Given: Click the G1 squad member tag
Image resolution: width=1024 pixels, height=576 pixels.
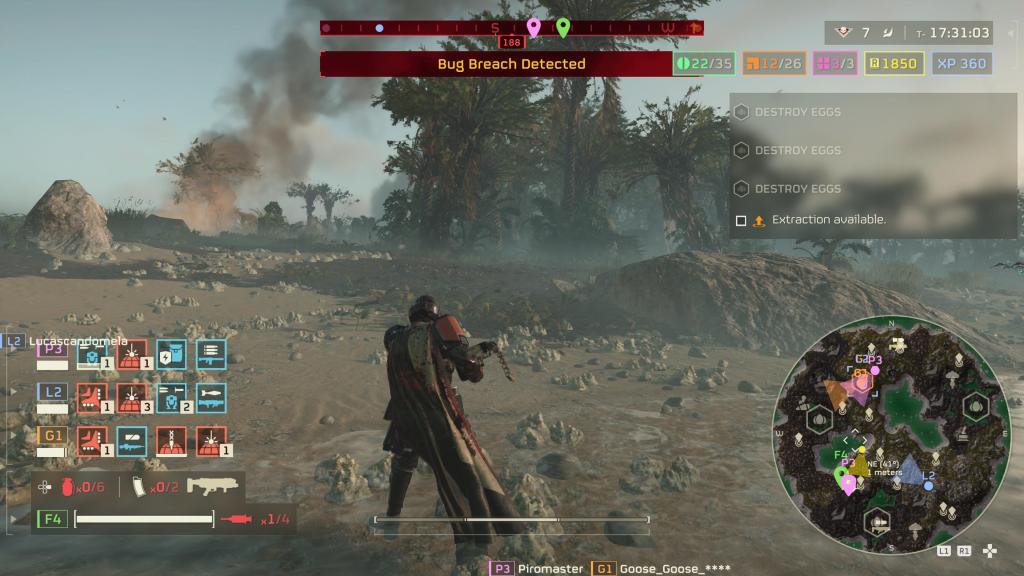Looking at the screenshot, I should coord(52,435).
